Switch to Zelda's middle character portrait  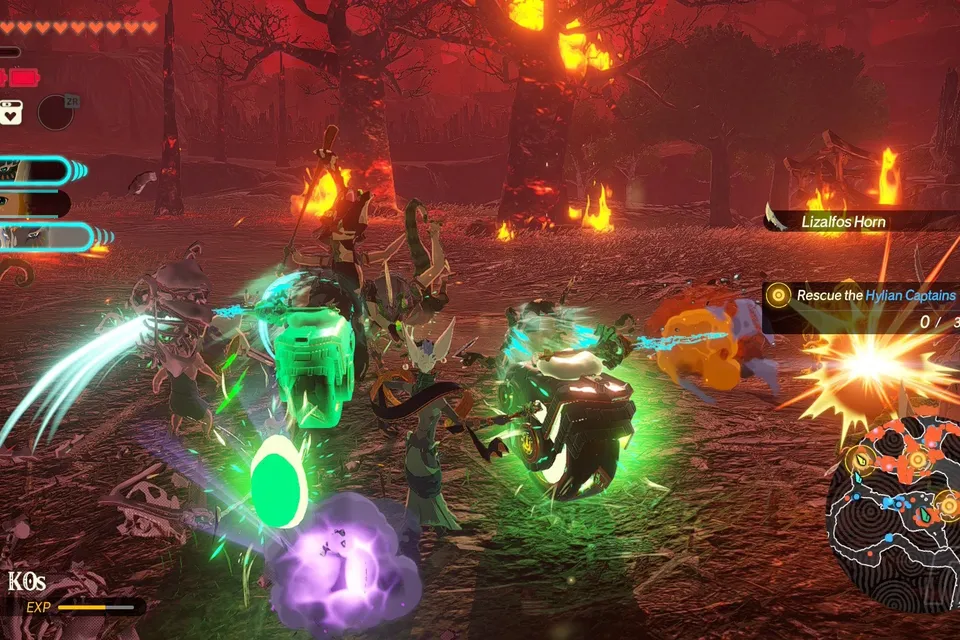[x=30, y=204]
